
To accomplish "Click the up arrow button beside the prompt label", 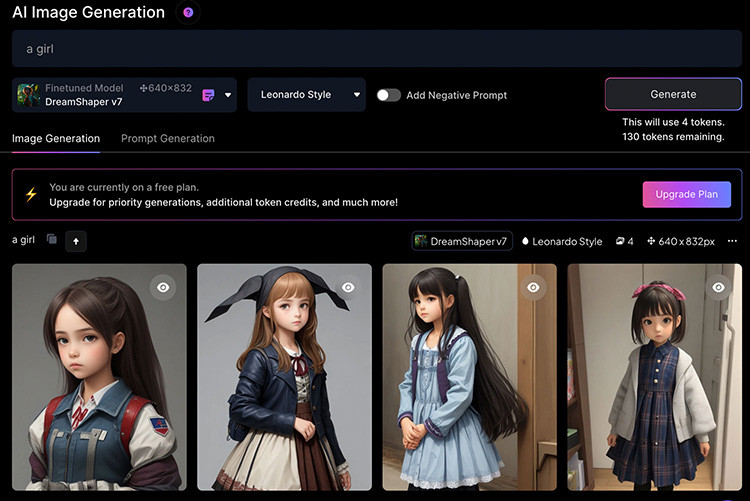I will coord(77,241).
